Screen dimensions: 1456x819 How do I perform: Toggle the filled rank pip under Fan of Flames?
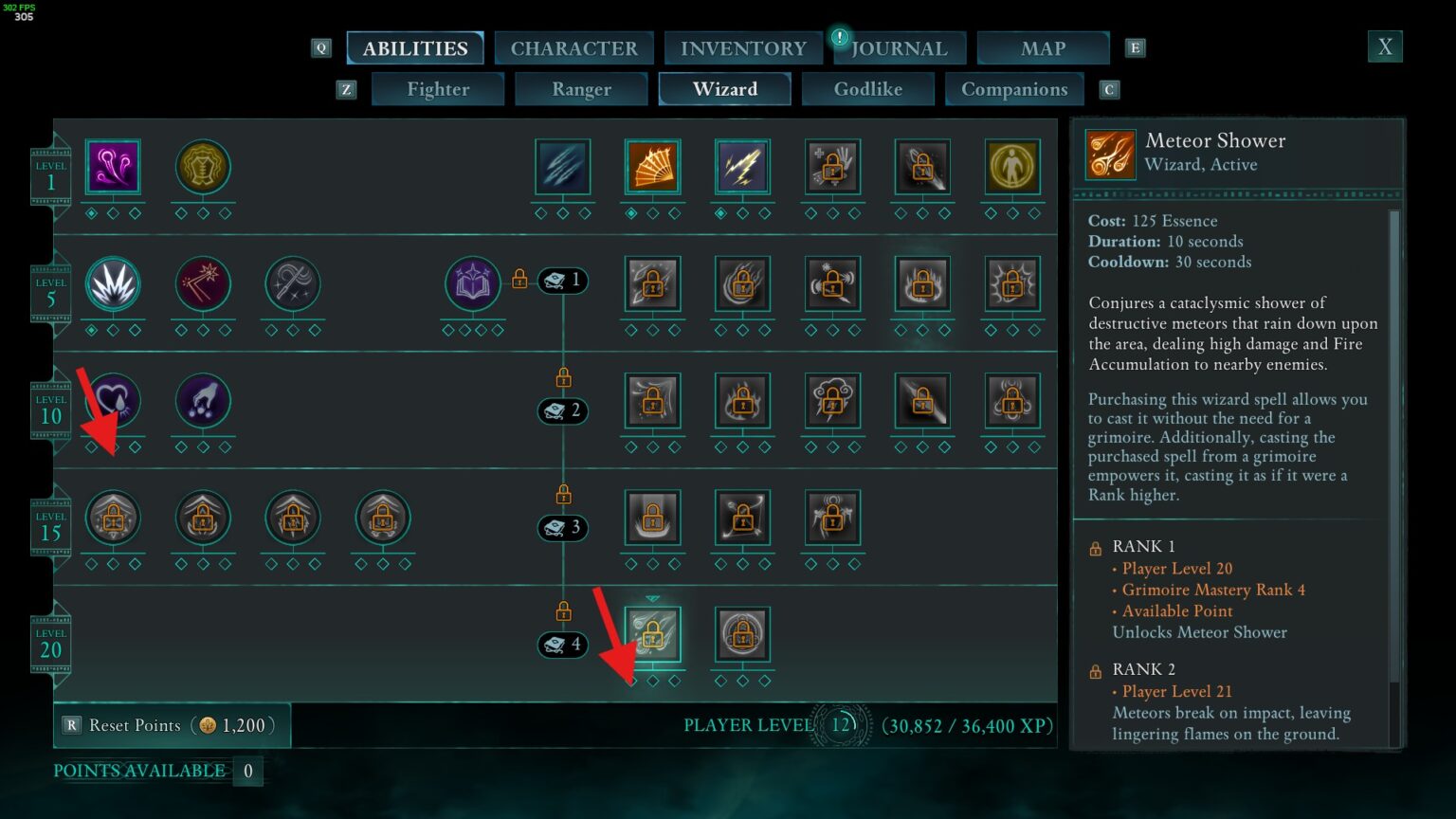[630, 212]
